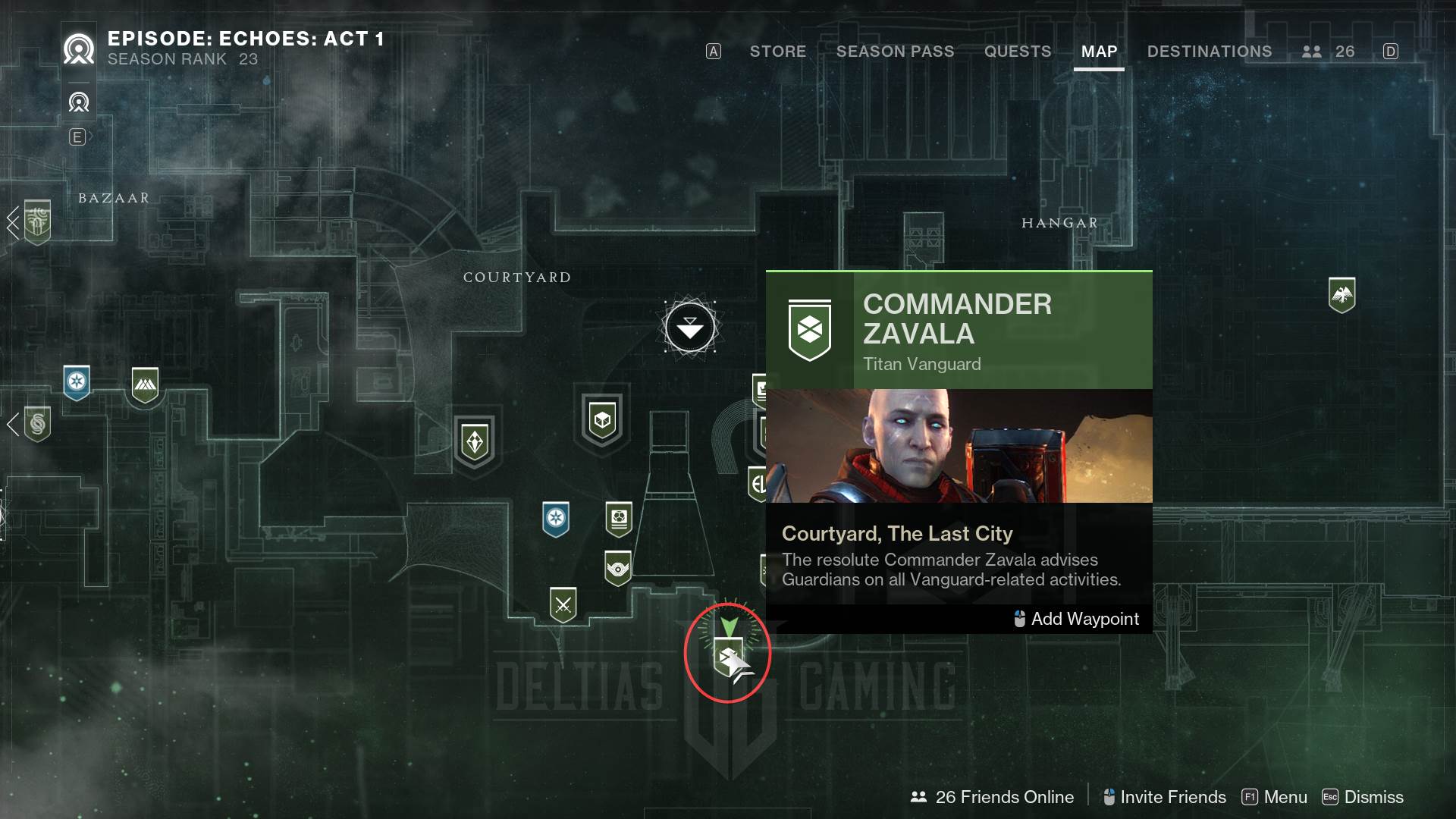The image size is (1456, 819).
Task: Go to the Quests tab
Action: pyautogui.click(x=1017, y=52)
